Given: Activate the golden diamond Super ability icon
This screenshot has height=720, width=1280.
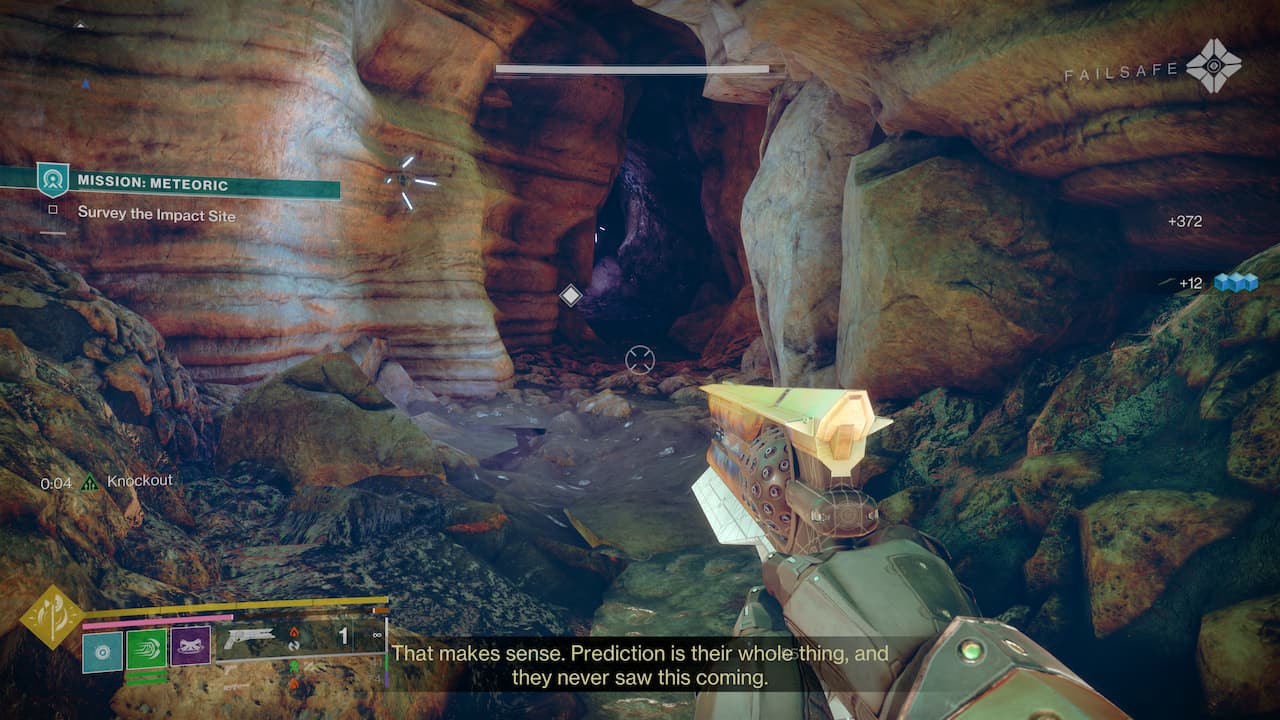Looking at the screenshot, I should (x=52, y=616).
